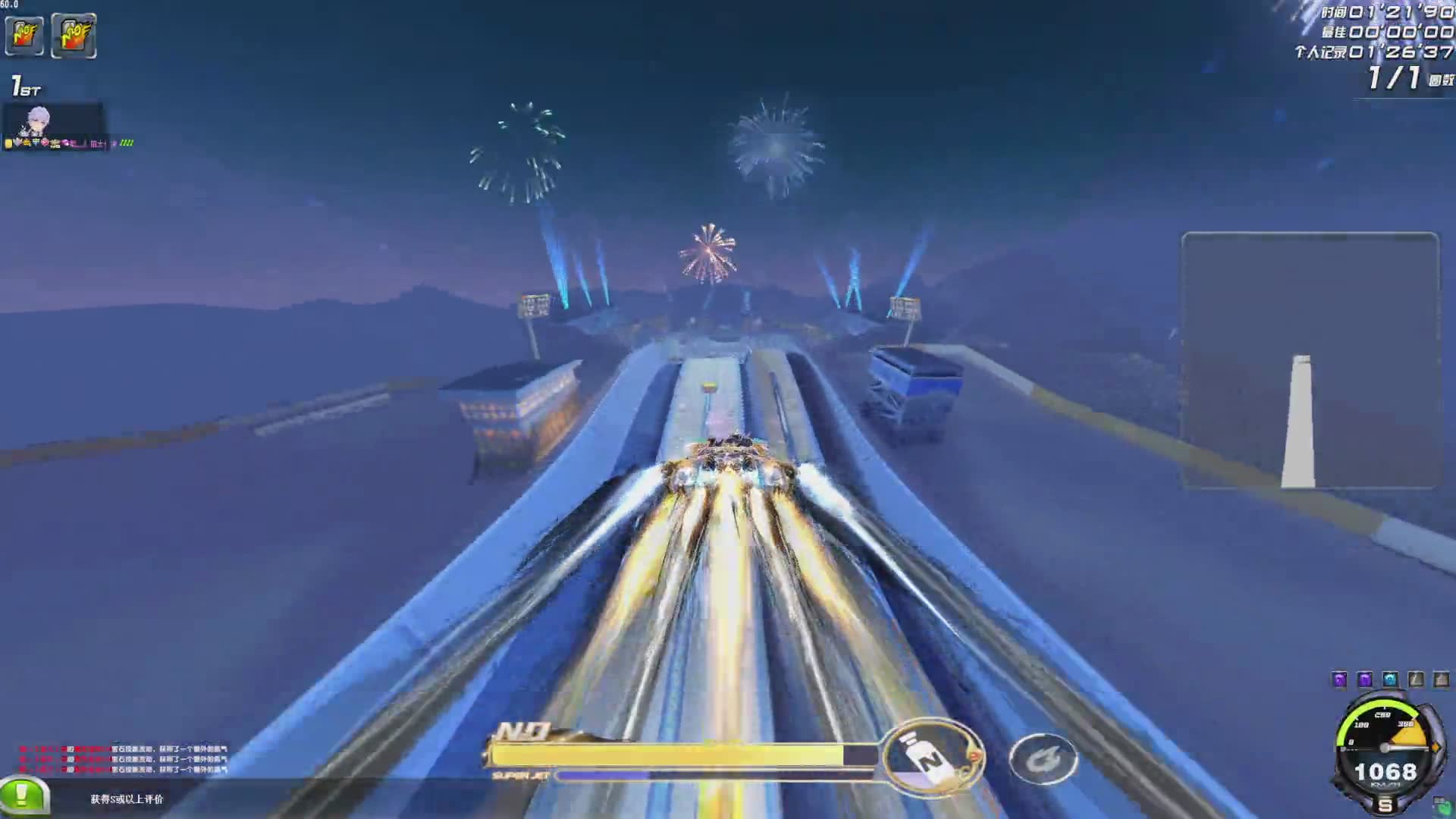Open the track minimap panel
The width and height of the screenshot is (1456, 819).
pyautogui.click(x=1310, y=360)
